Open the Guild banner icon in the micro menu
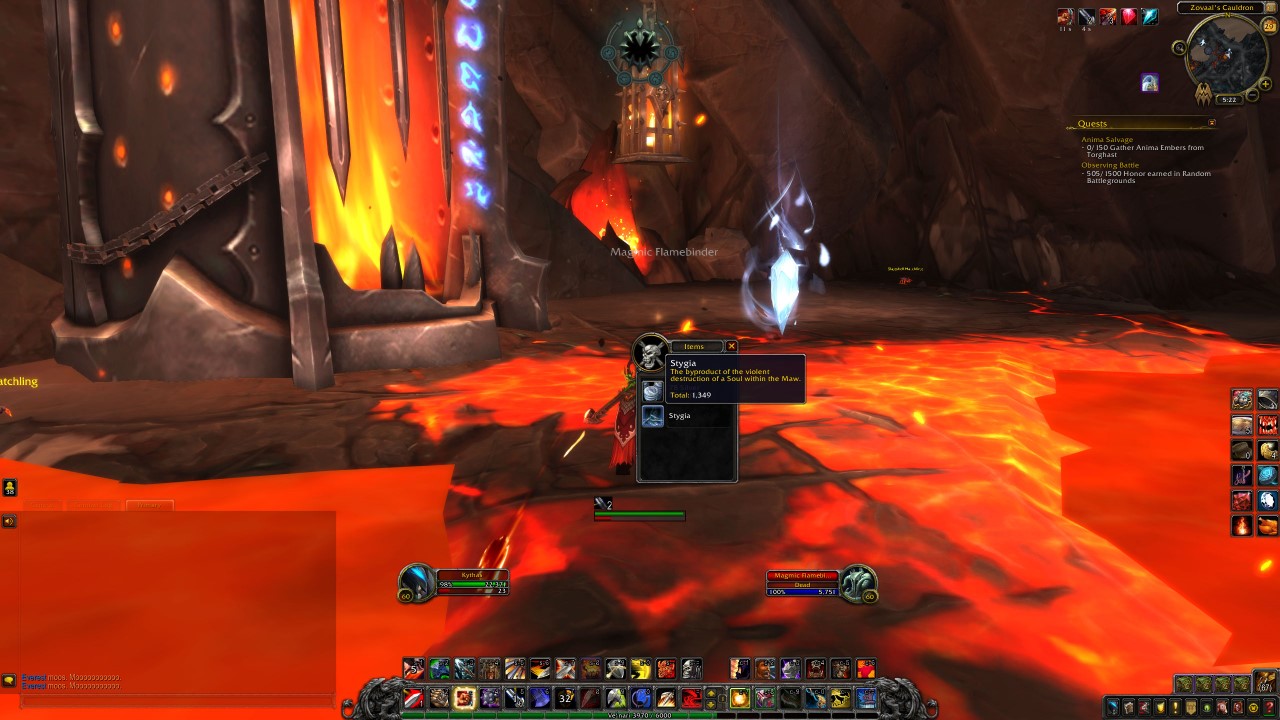The image size is (1280, 720). tap(1190, 707)
